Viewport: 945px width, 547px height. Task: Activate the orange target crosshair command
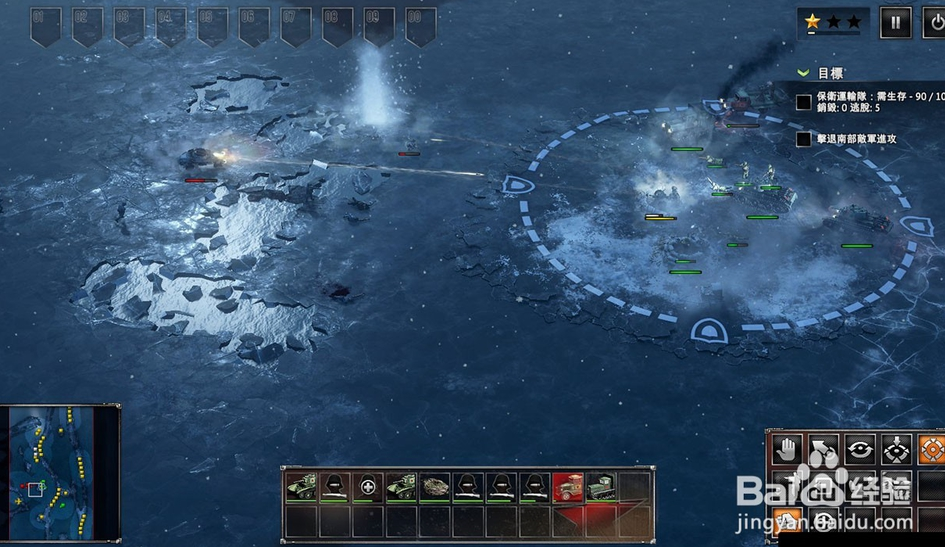click(x=931, y=449)
